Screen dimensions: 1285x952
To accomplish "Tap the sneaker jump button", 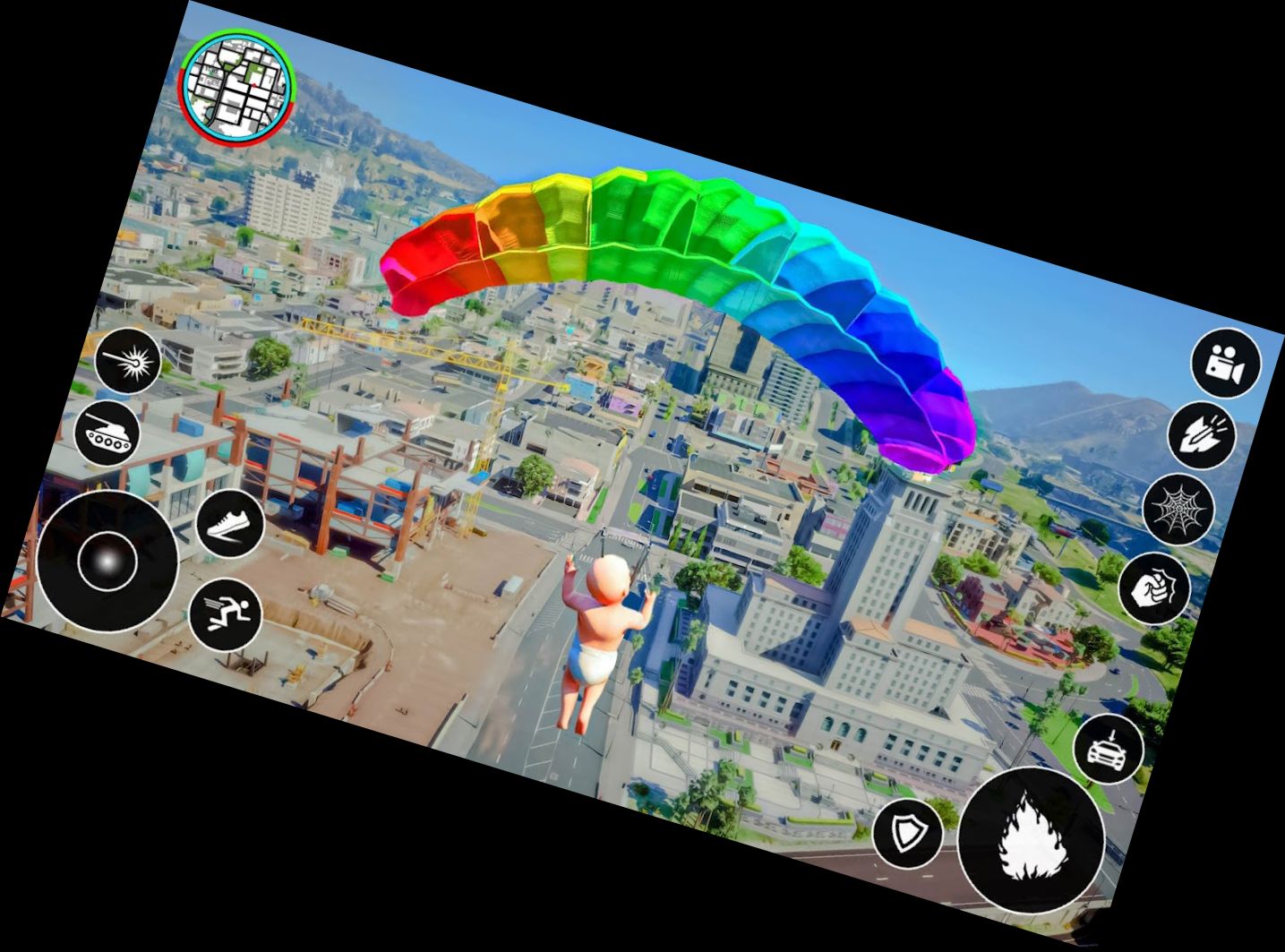I will 229,524.
